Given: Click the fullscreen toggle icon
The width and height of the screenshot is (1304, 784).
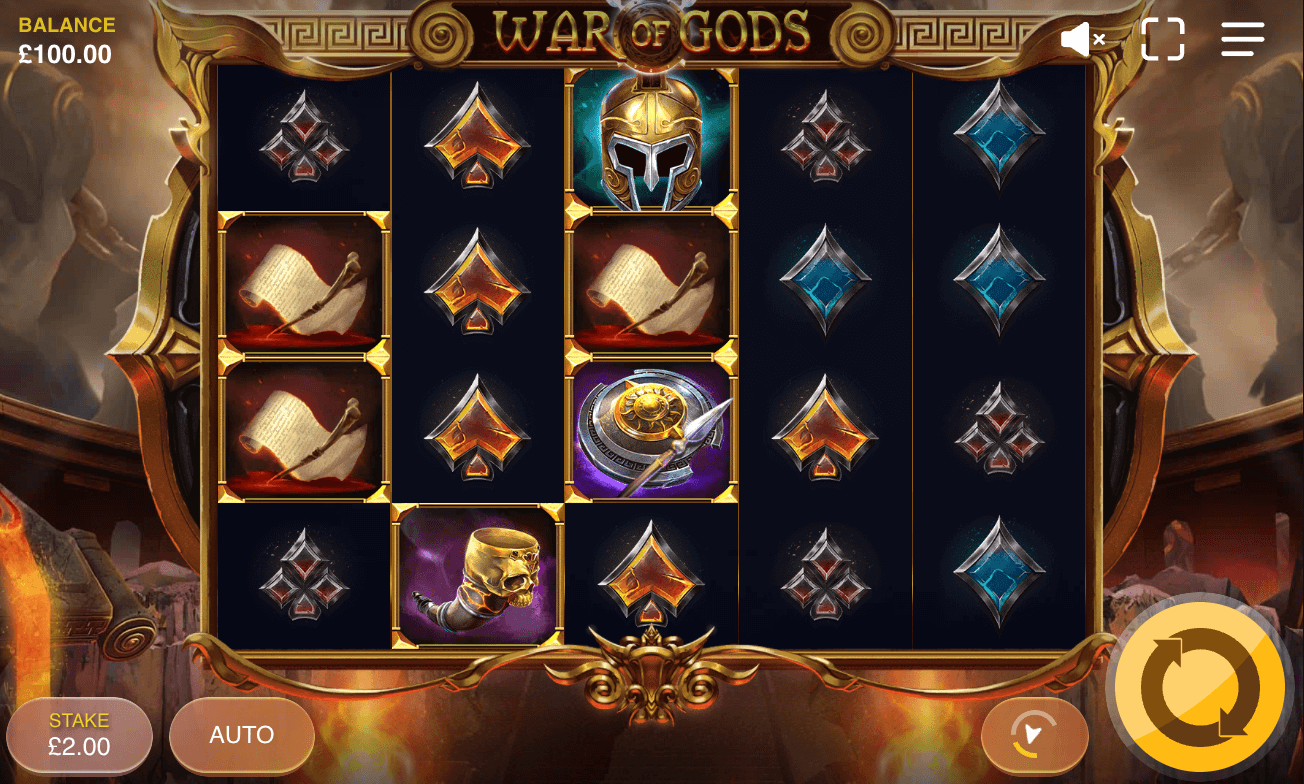Looking at the screenshot, I should point(1162,39).
